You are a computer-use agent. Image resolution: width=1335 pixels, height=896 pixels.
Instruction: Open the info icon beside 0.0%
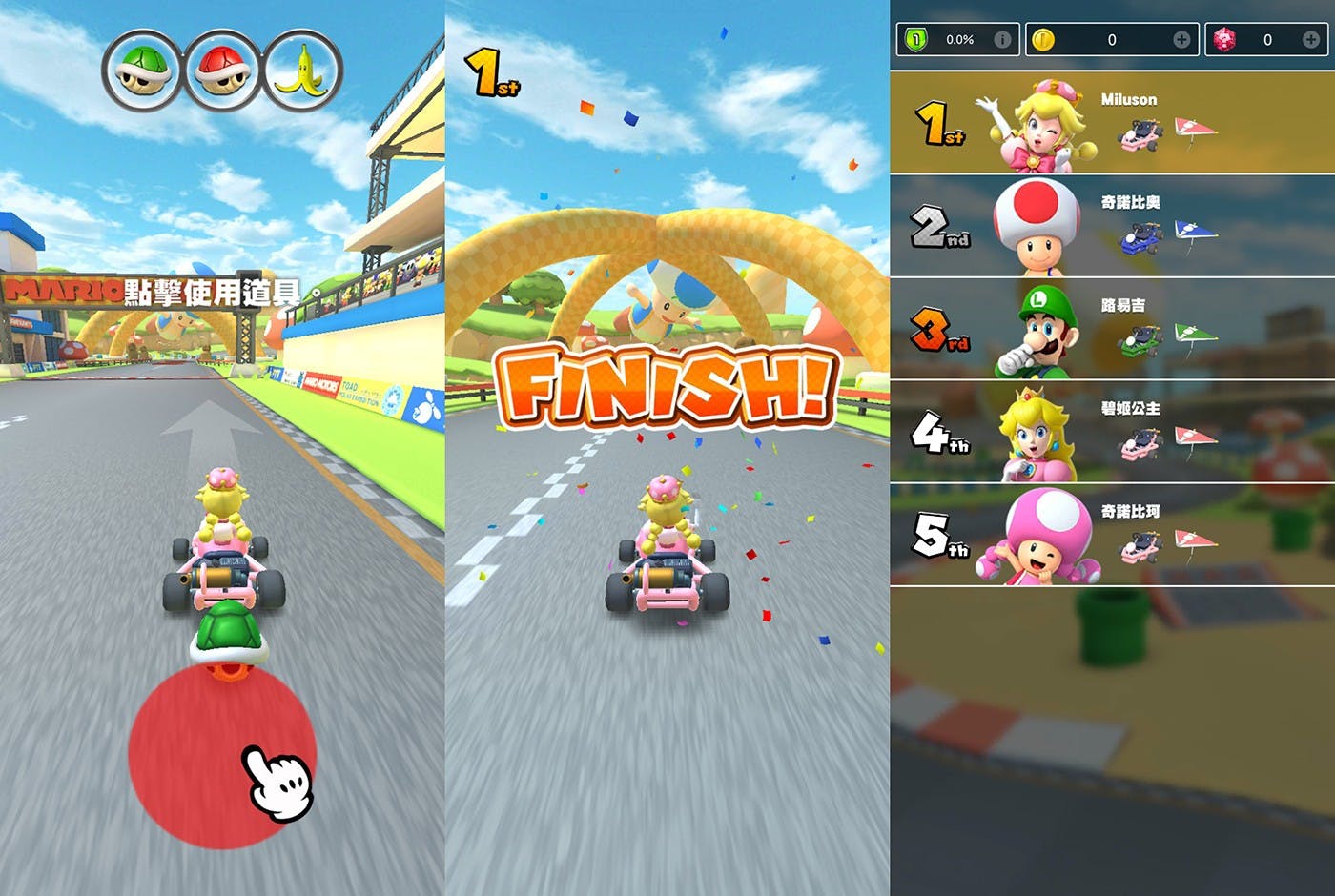point(1002,39)
